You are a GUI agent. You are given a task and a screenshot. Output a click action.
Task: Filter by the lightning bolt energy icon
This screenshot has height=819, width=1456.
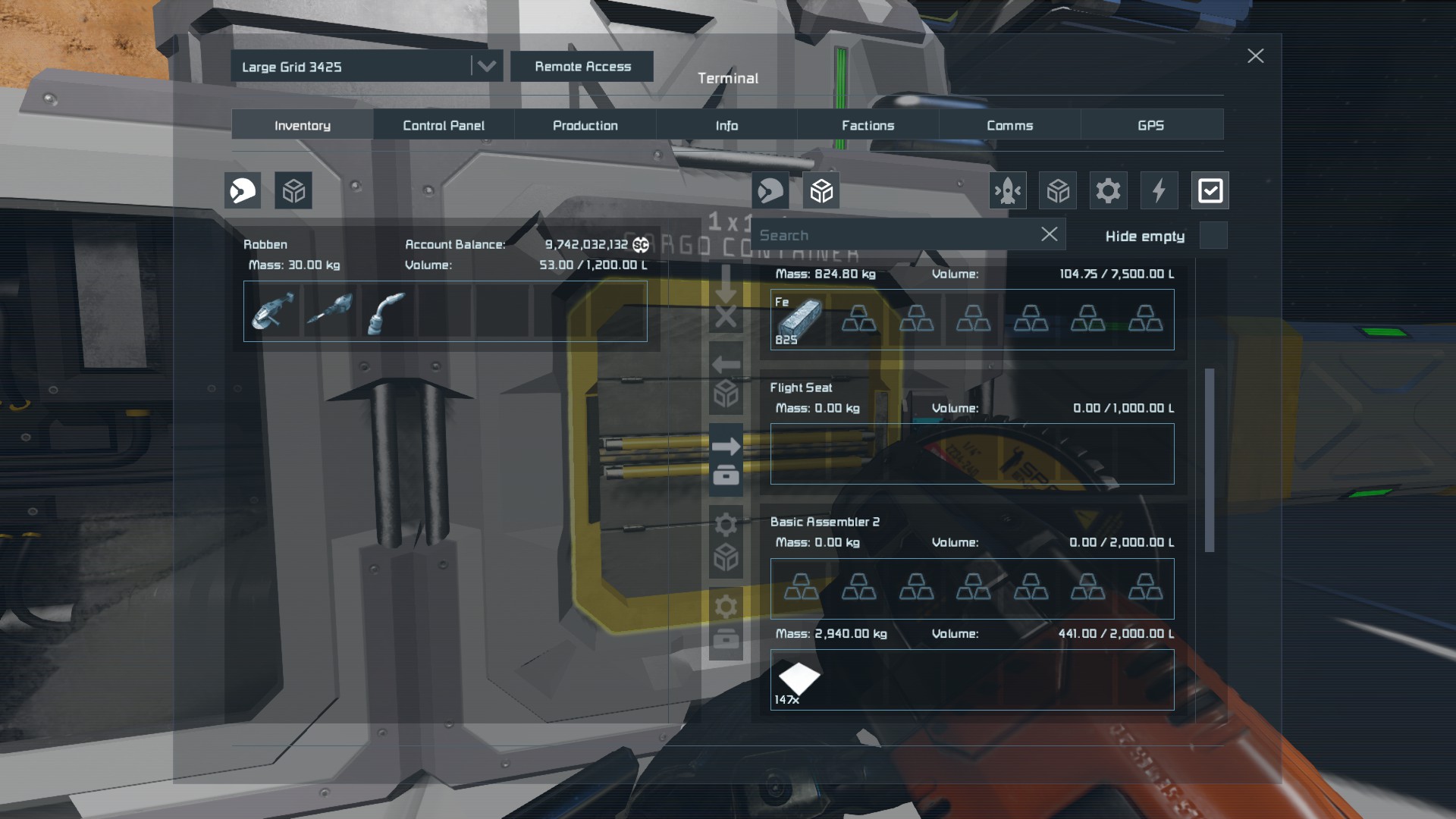click(1159, 190)
